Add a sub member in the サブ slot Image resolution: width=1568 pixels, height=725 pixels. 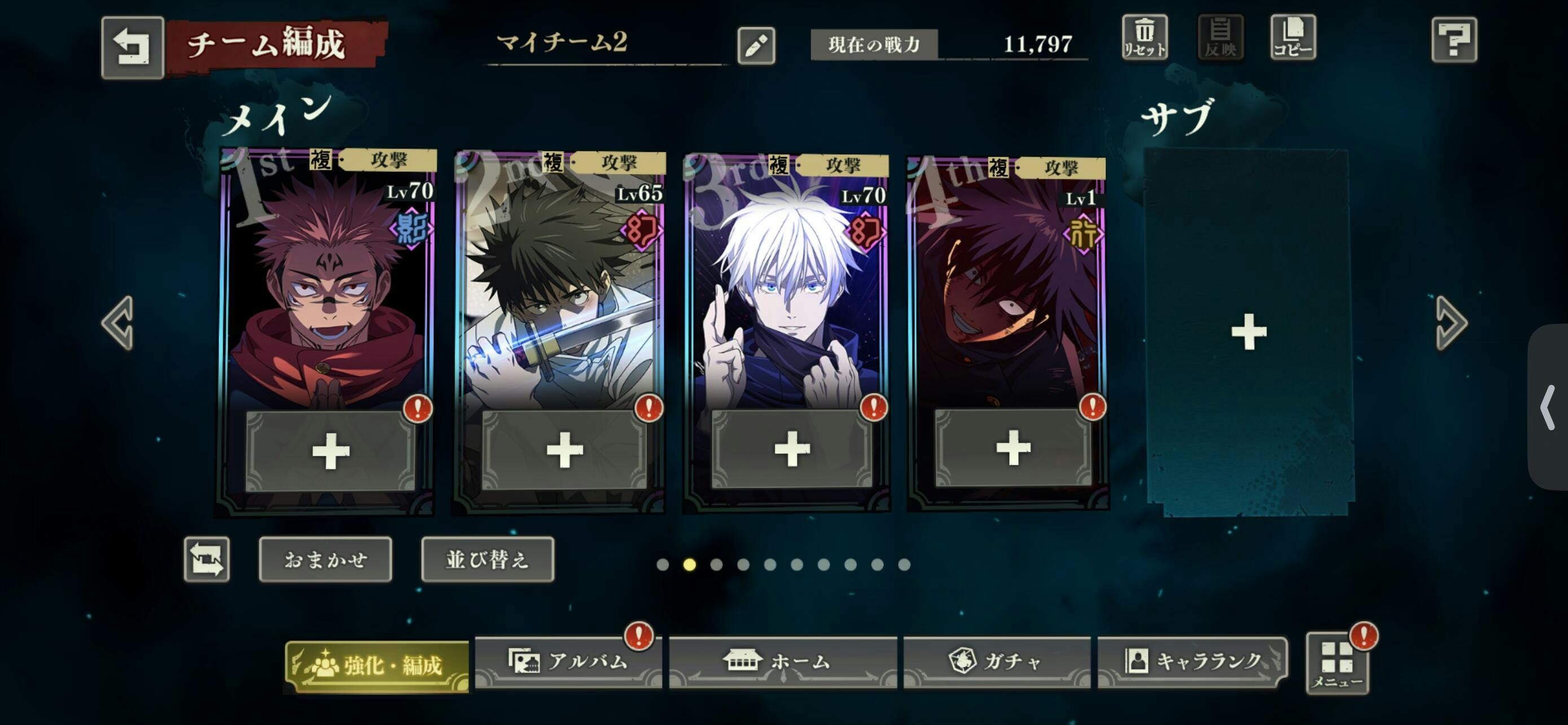(1248, 332)
